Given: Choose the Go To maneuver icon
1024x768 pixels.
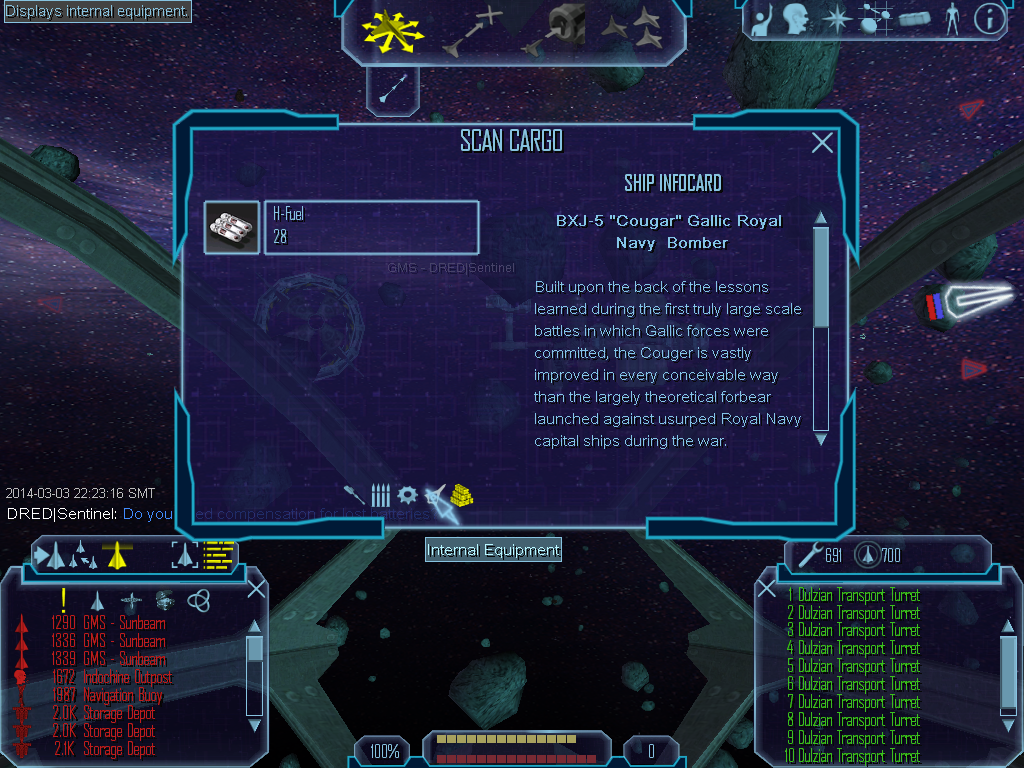Looking at the screenshot, I should click(473, 30).
